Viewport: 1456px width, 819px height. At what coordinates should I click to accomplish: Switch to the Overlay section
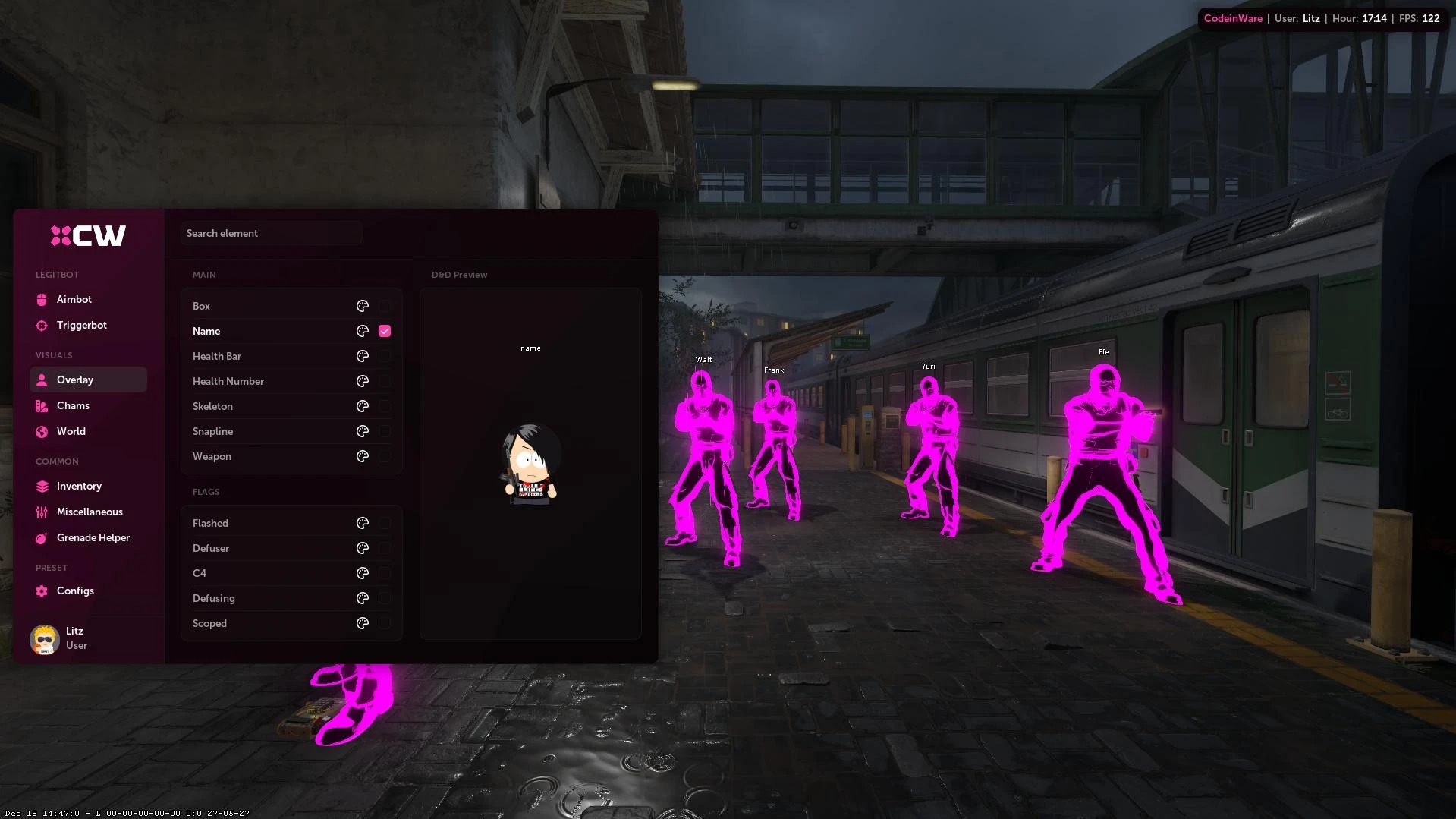pyautogui.click(x=75, y=380)
